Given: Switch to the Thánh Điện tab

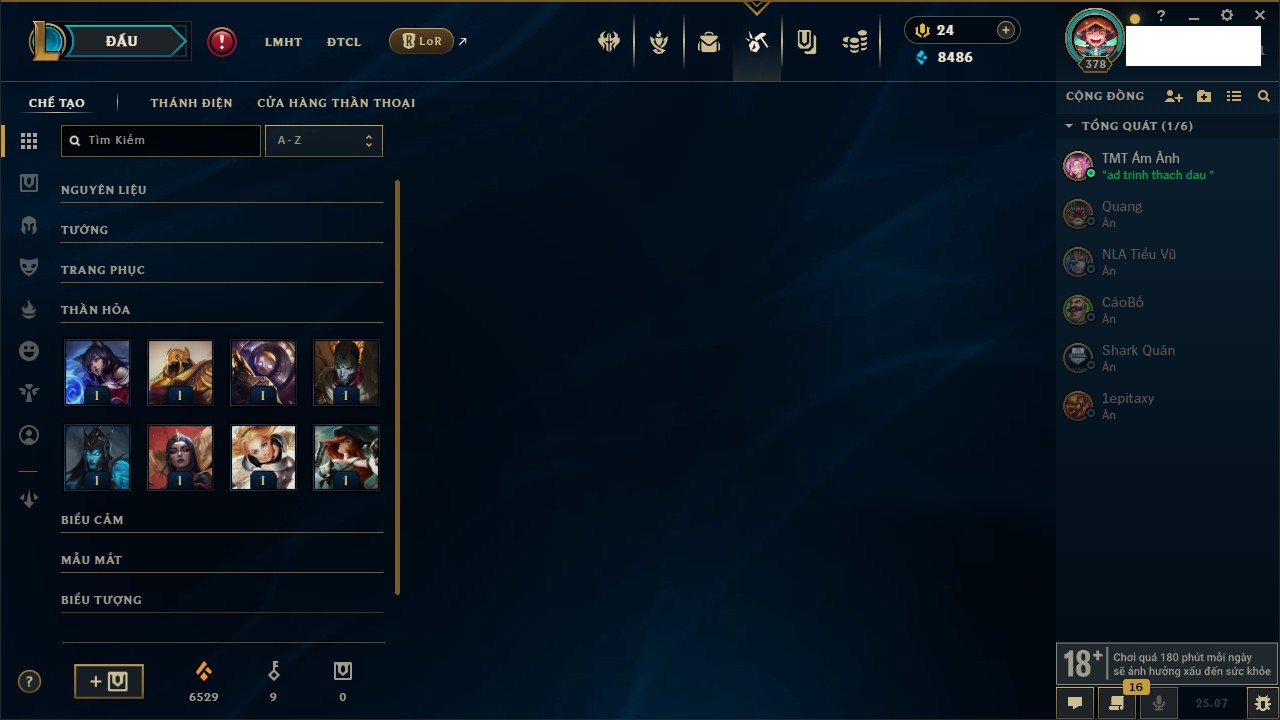Looking at the screenshot, I should coord(191,103).
